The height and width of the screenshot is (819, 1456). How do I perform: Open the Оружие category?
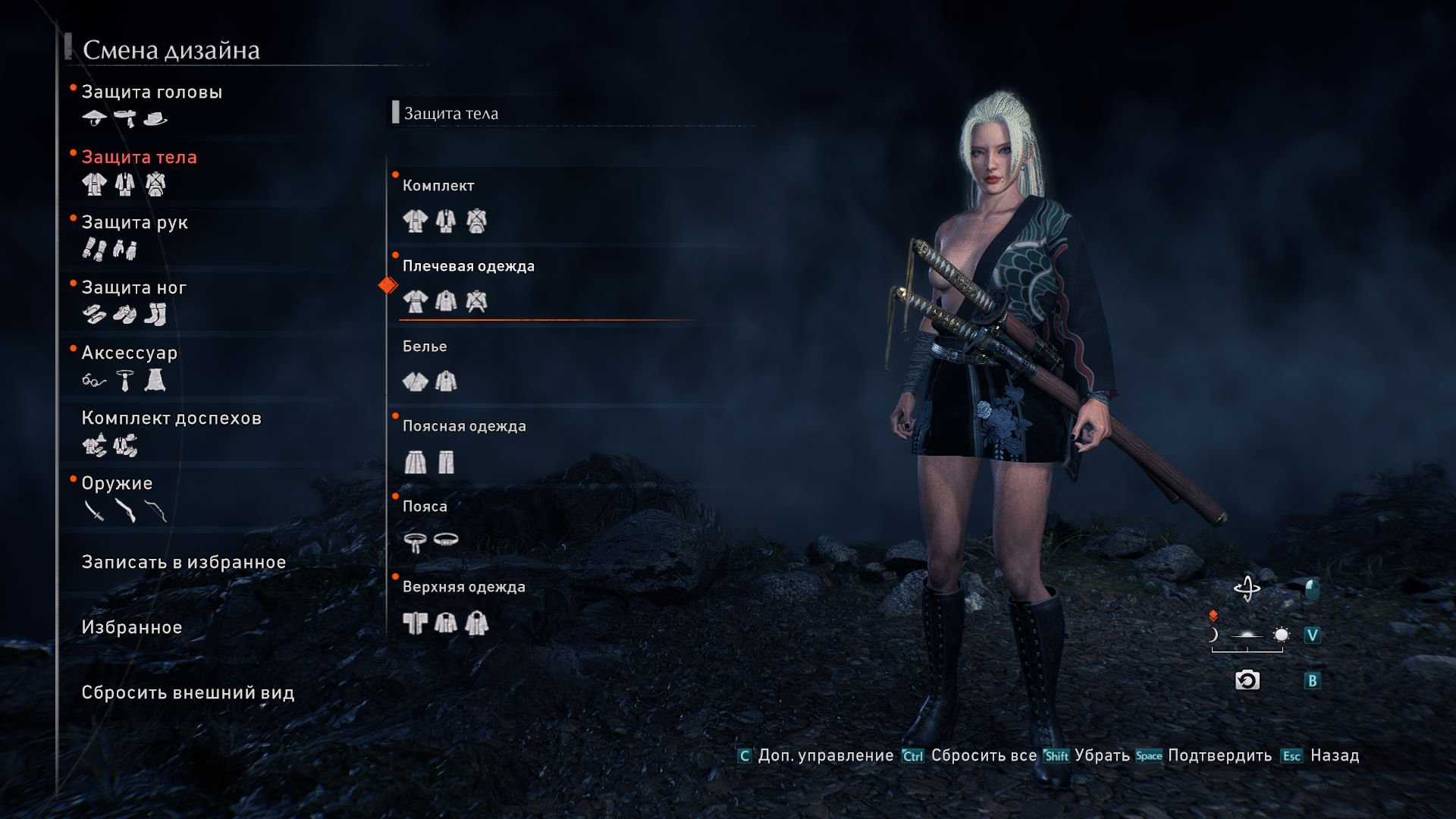pos(117,484)
